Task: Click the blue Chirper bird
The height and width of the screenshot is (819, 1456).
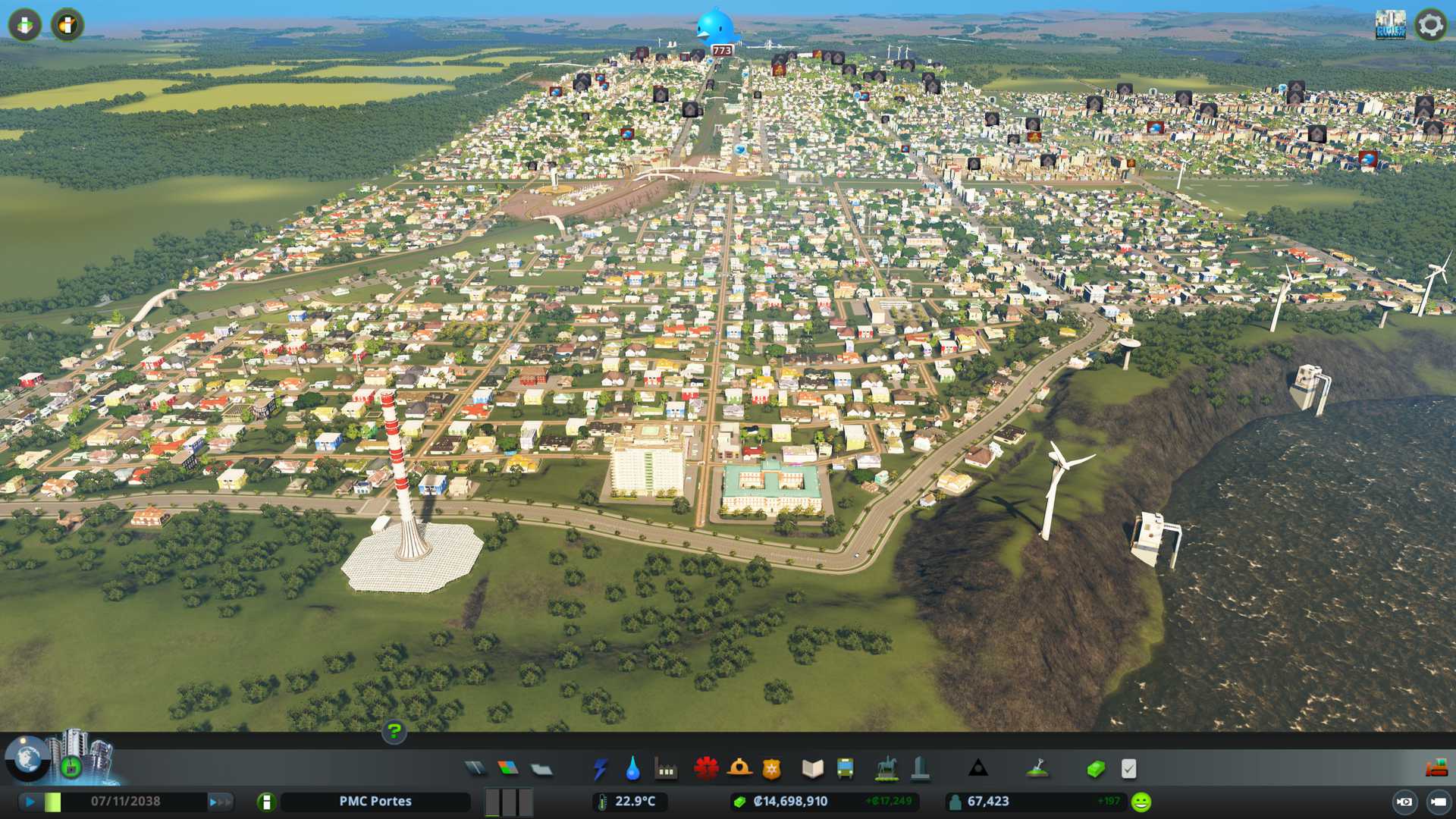Action: click(715, 27)
